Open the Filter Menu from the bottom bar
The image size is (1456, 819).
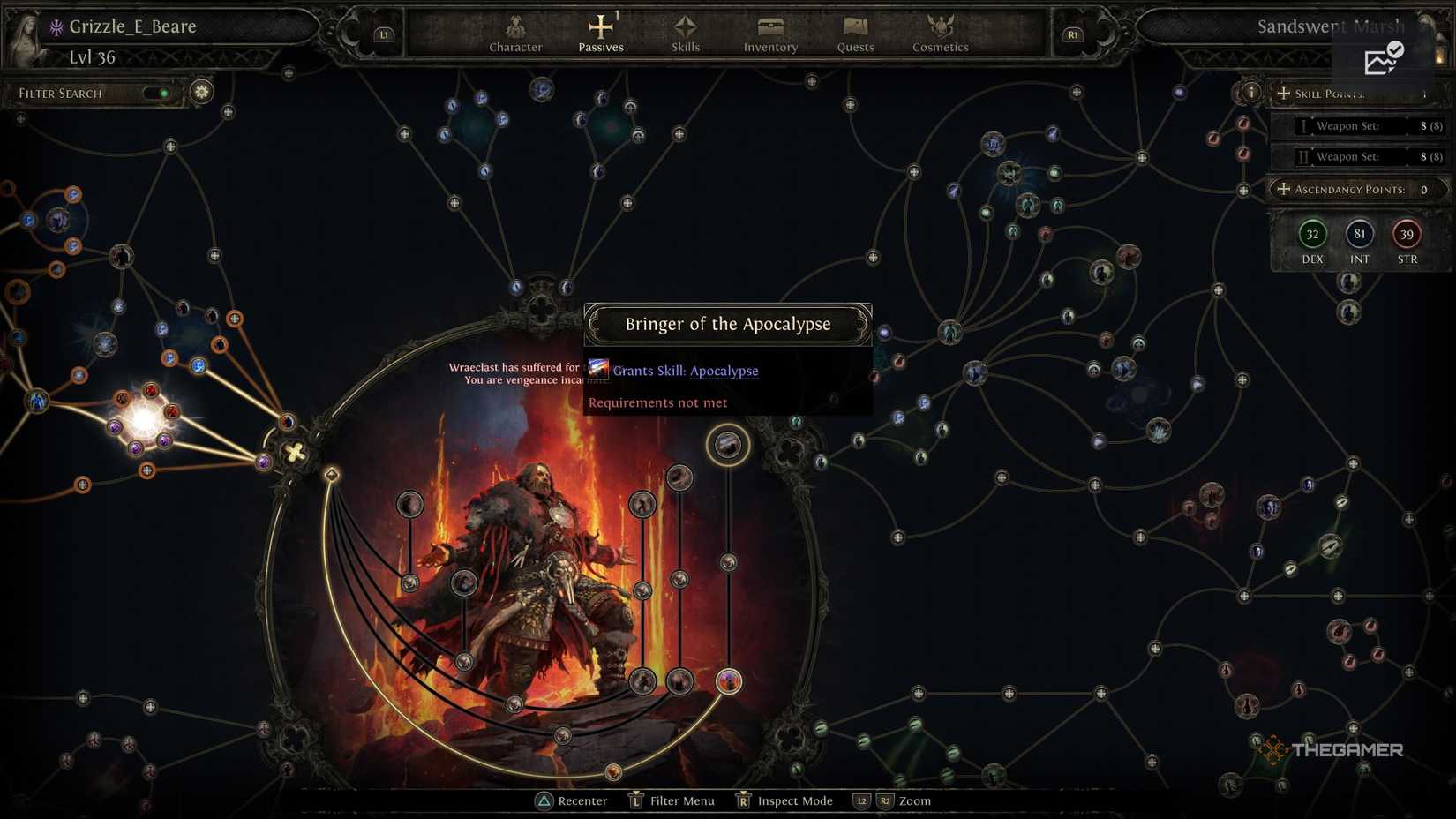click(679, 800)
